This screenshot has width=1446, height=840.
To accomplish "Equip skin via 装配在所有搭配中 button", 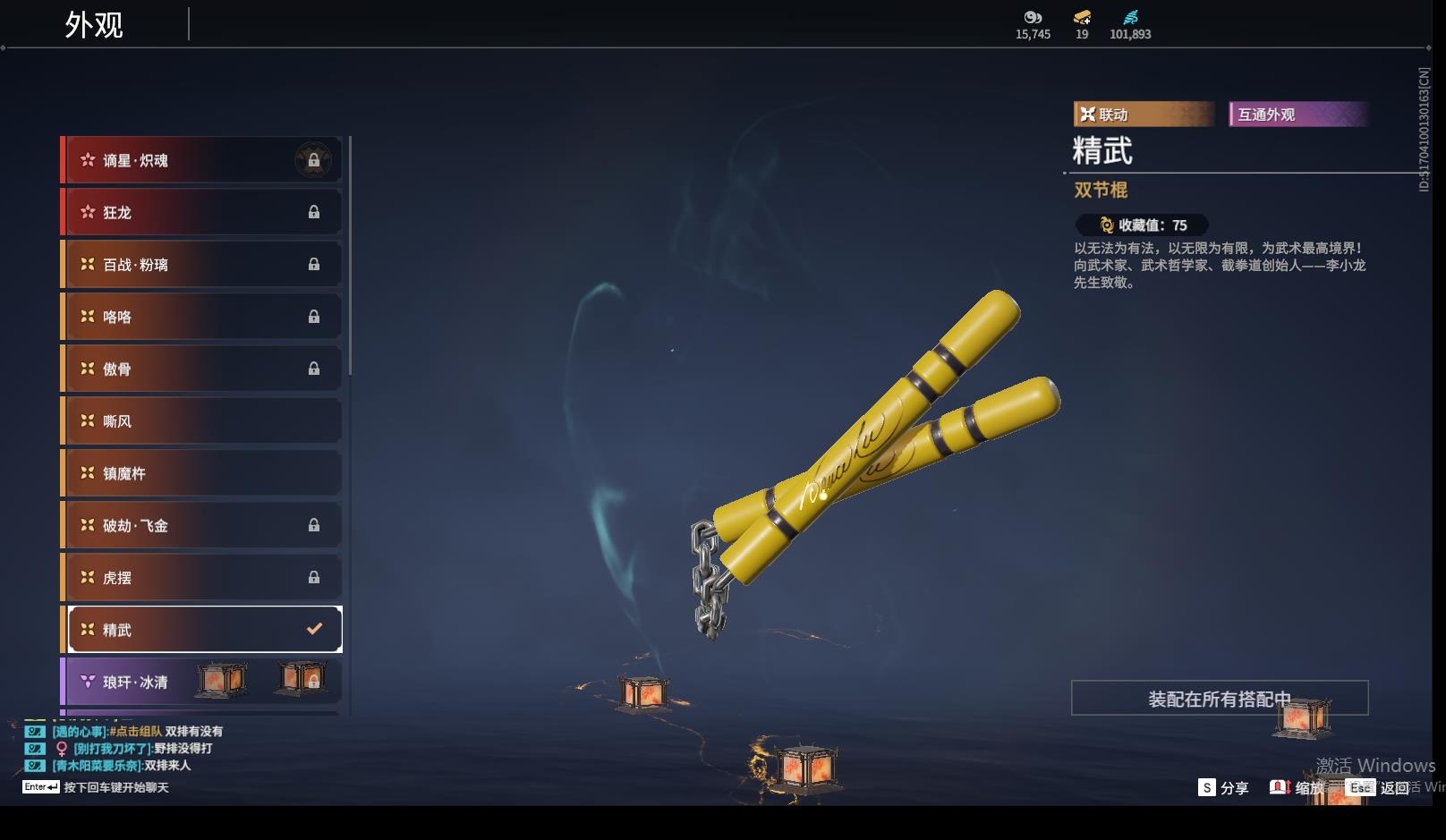I will [1219, 699].
